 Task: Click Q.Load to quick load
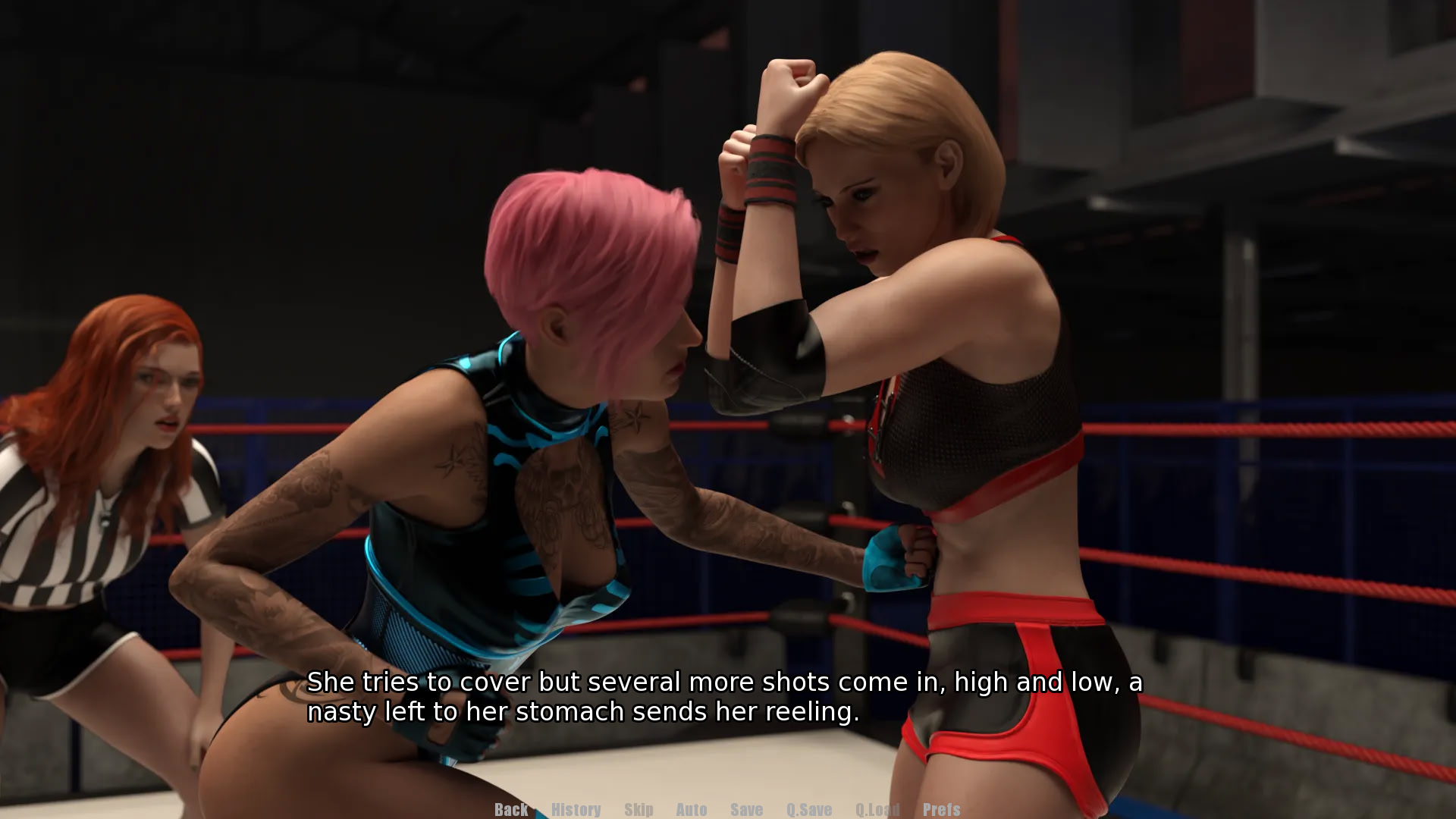tap(877, 809)
